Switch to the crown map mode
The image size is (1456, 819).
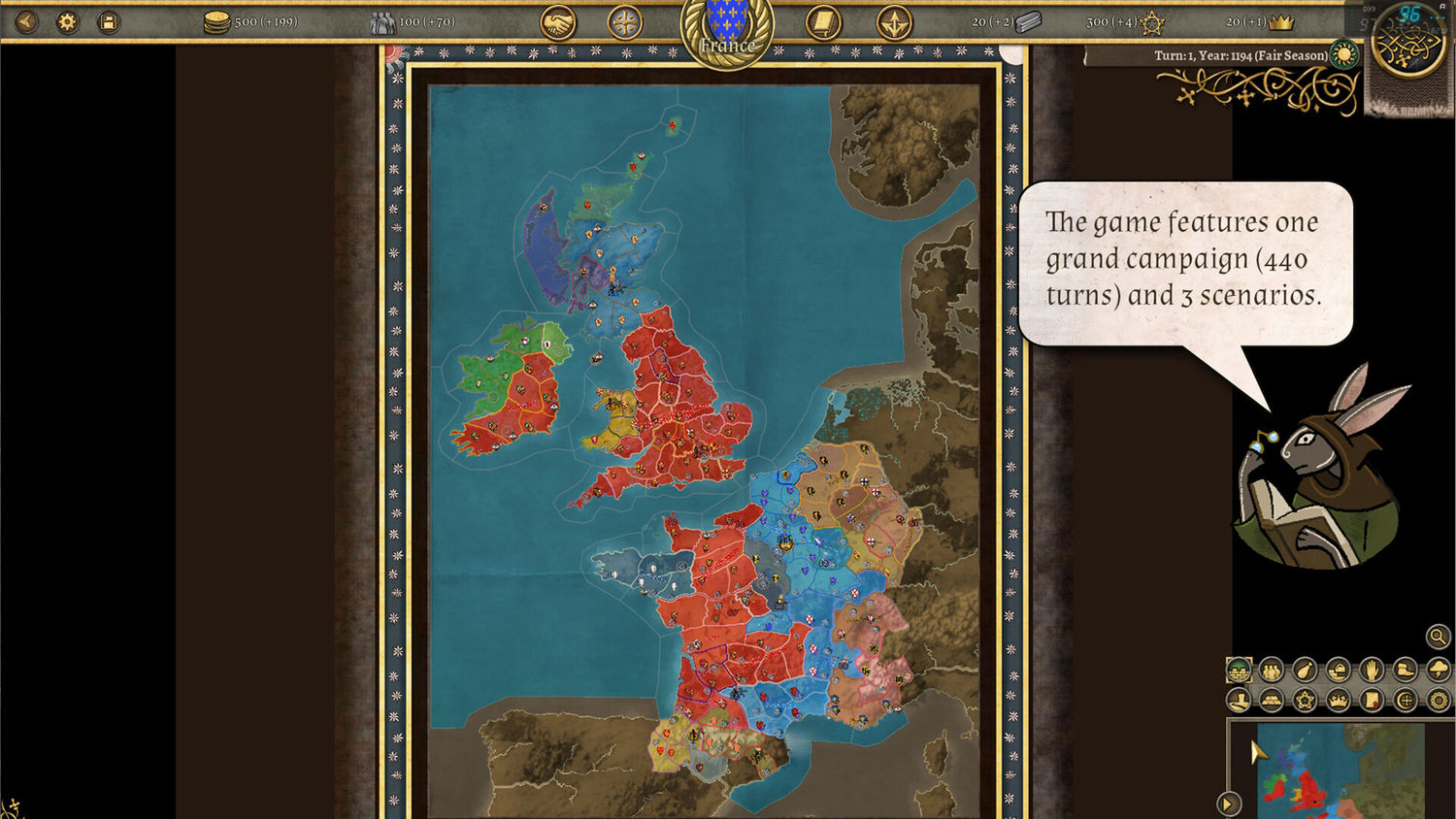[x=1339, y=700]
